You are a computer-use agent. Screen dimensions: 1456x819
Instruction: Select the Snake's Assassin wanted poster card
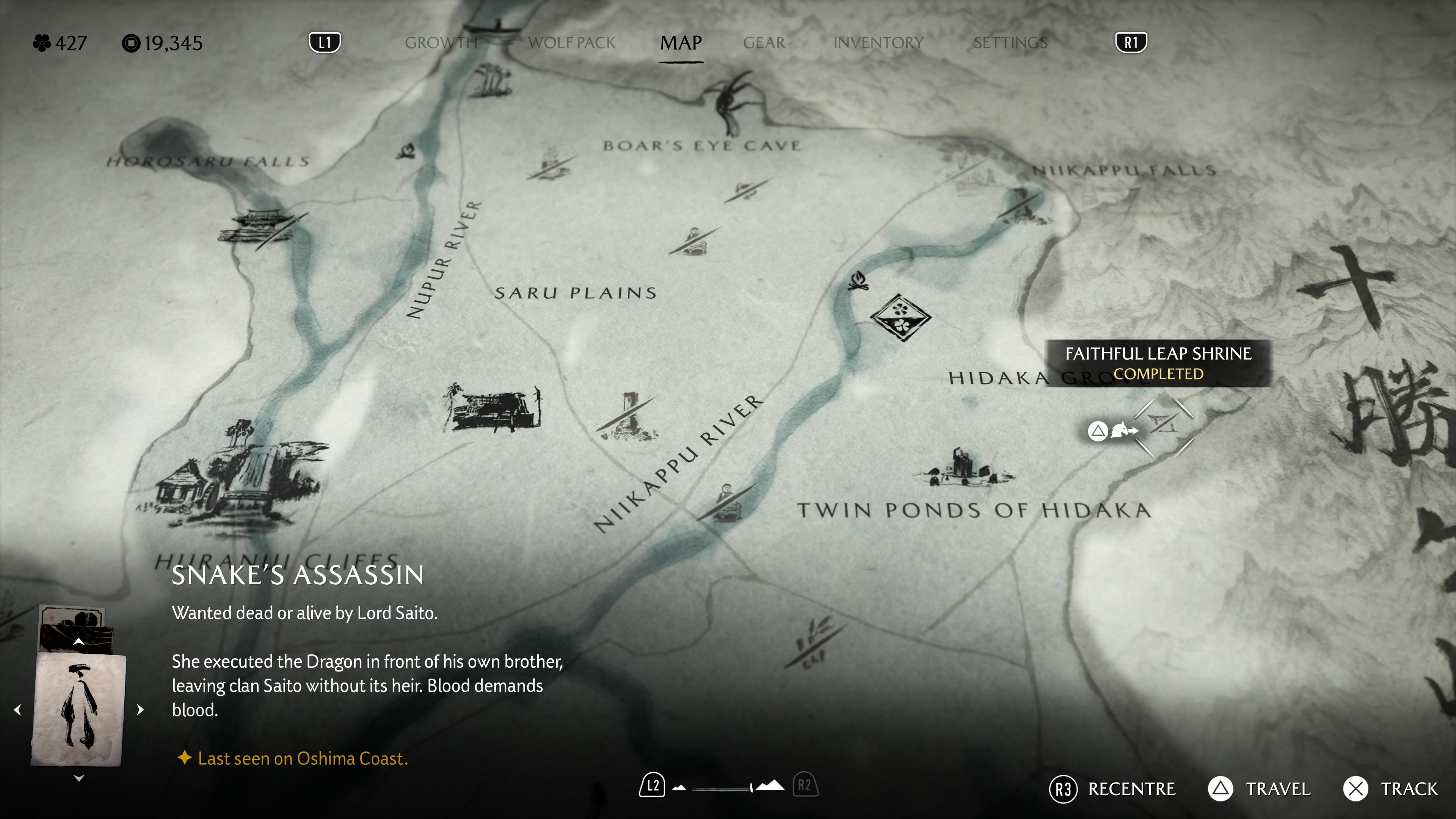click(x=78, y=709)
